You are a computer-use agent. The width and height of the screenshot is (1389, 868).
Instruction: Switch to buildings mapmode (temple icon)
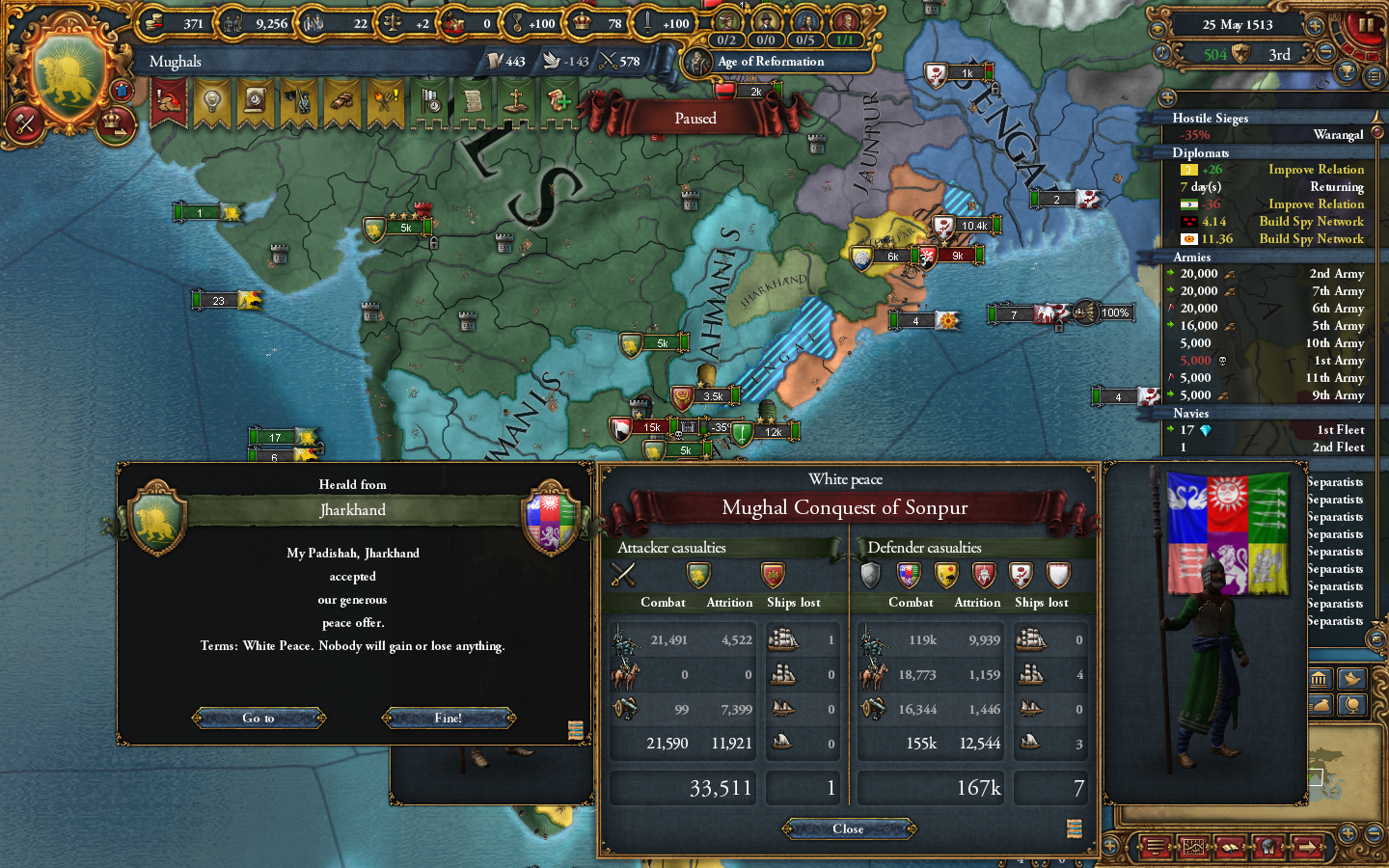pyautogui.click(x=1320, y=680)
